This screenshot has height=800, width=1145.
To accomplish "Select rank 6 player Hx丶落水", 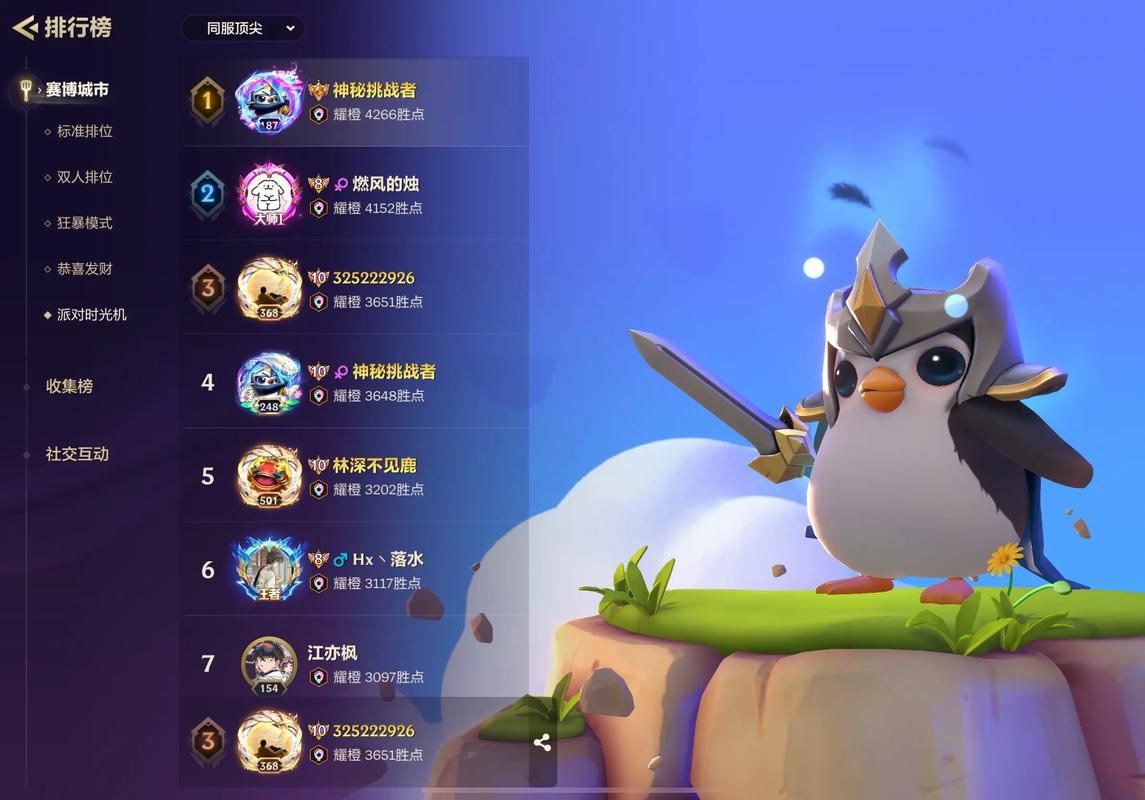I will point(355,570).
